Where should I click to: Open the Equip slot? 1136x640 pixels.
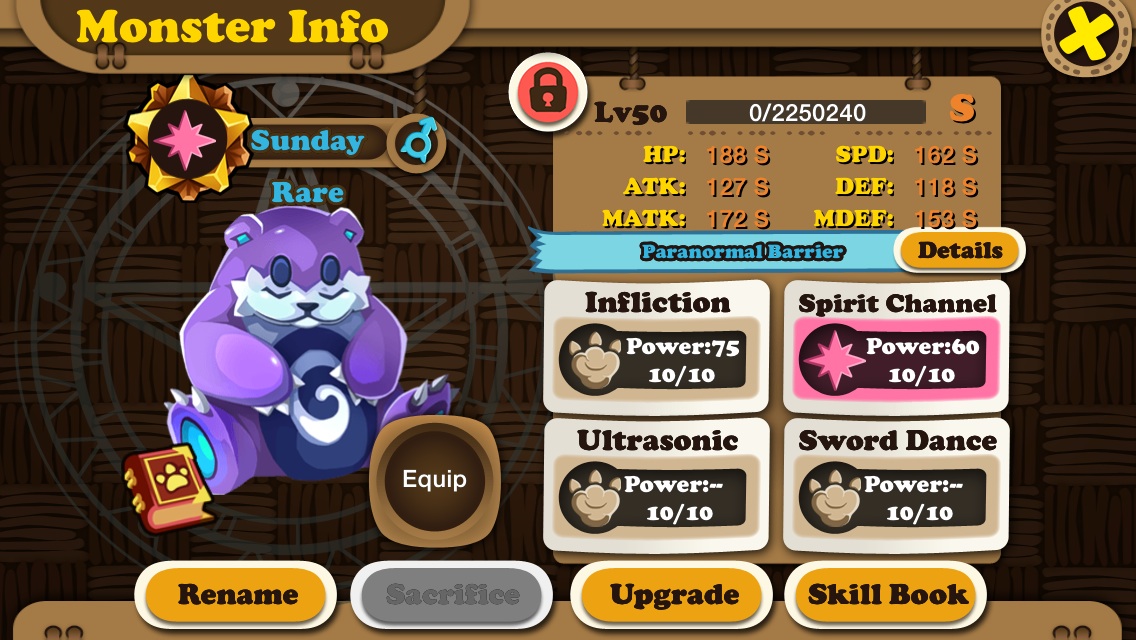tap(434, 480)
